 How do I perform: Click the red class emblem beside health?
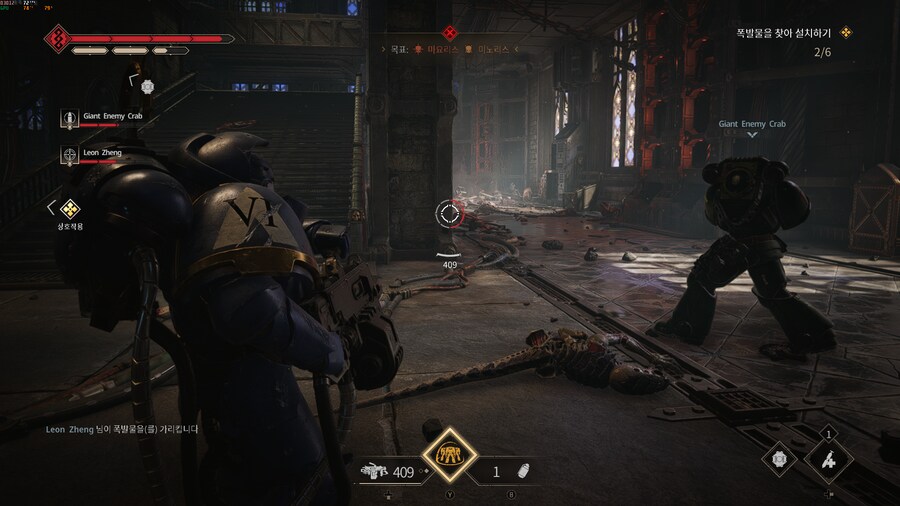tap(57, 39)
